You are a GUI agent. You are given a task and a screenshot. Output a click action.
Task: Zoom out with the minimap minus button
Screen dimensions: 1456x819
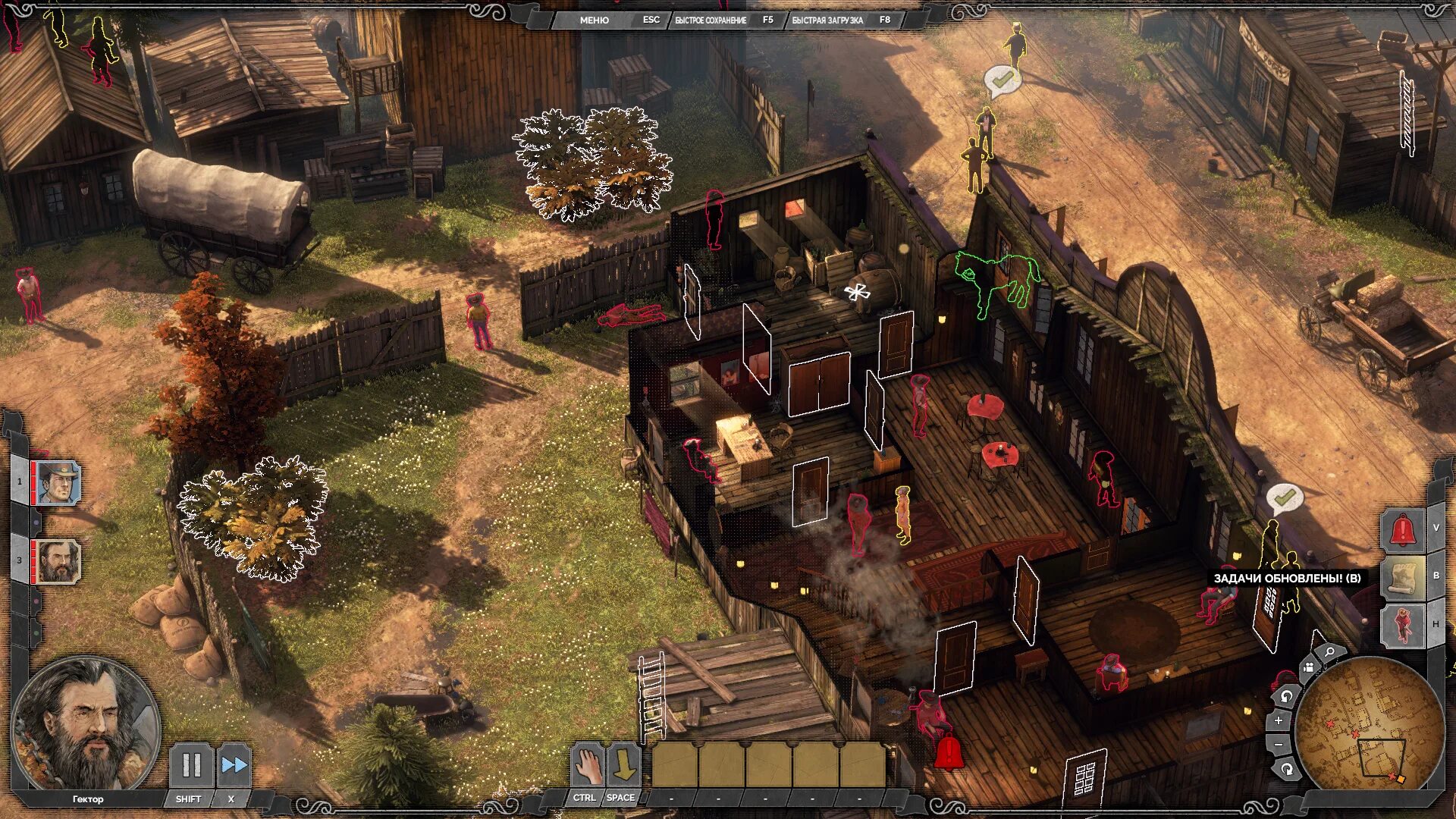point(1279,745)
